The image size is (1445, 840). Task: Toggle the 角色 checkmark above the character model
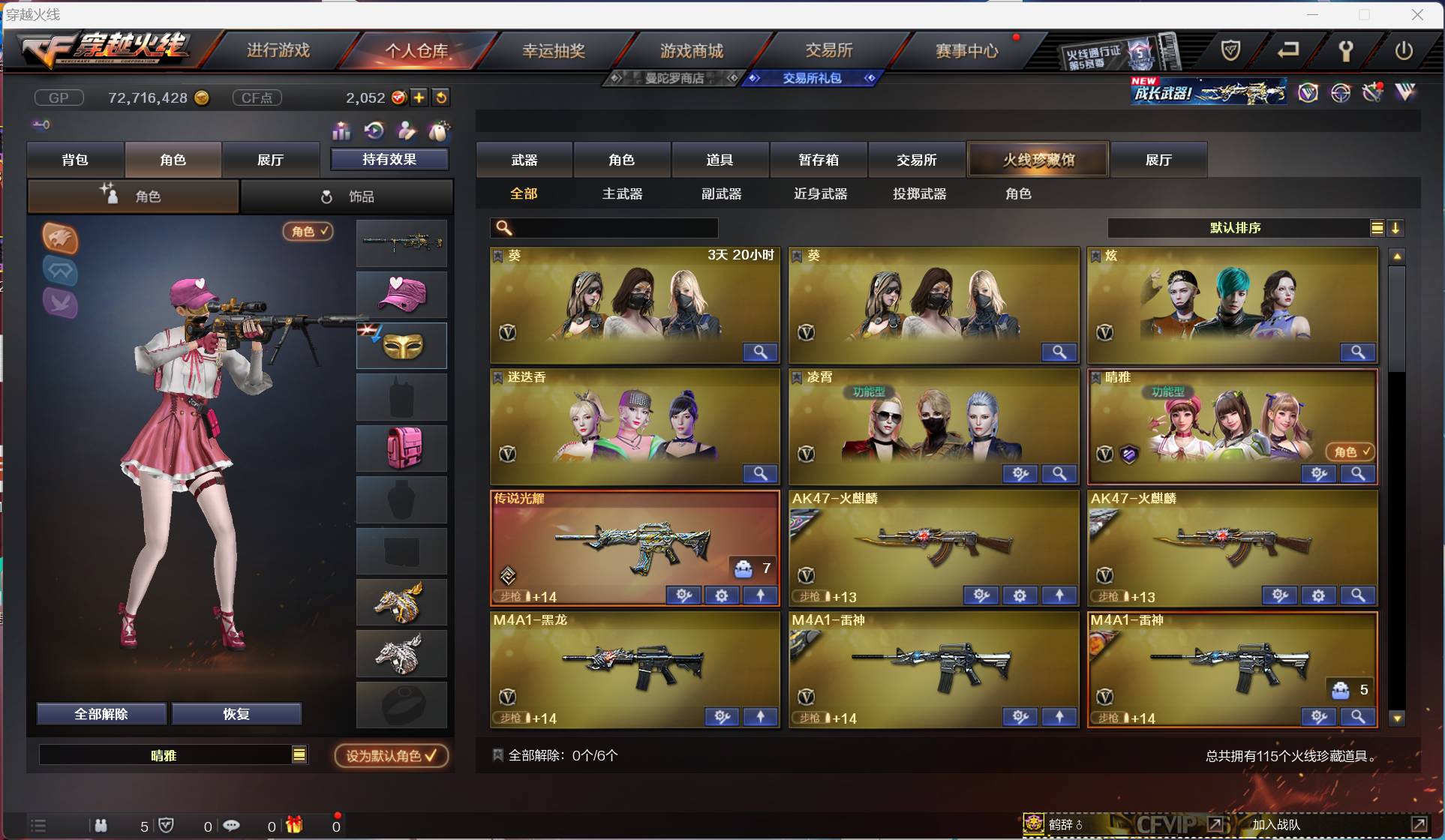(308, 232)
